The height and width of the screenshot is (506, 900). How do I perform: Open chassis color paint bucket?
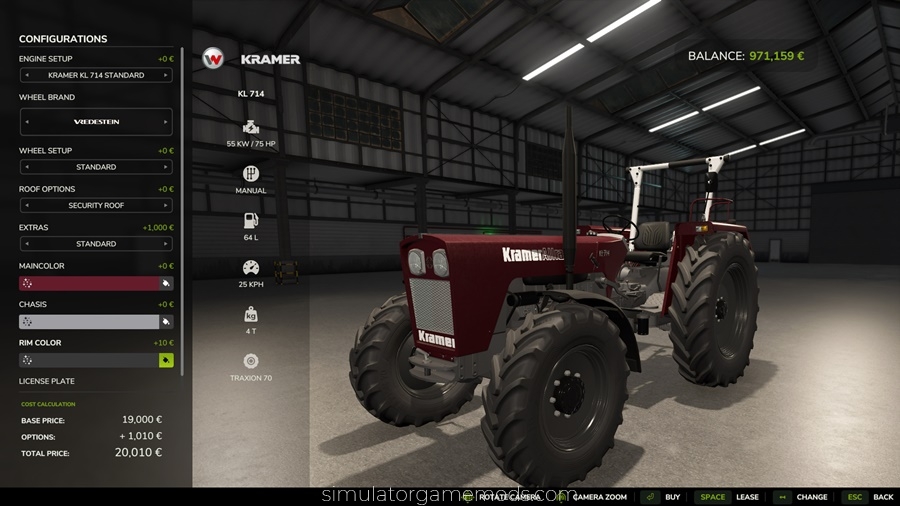point(166,322)
